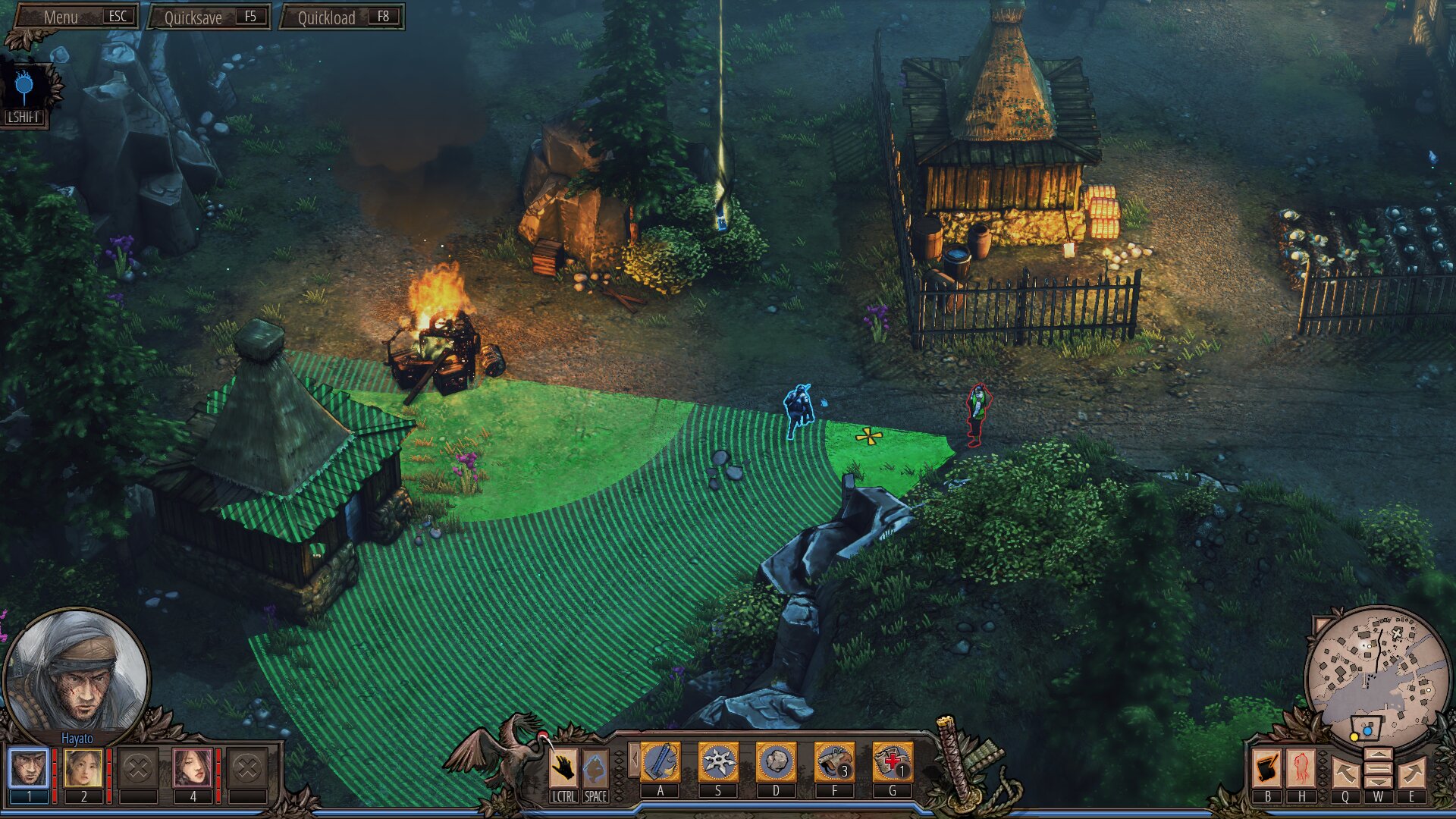1456x819 pixels.
Task: Open the Menu button
Action: click(x=76, y=17)
